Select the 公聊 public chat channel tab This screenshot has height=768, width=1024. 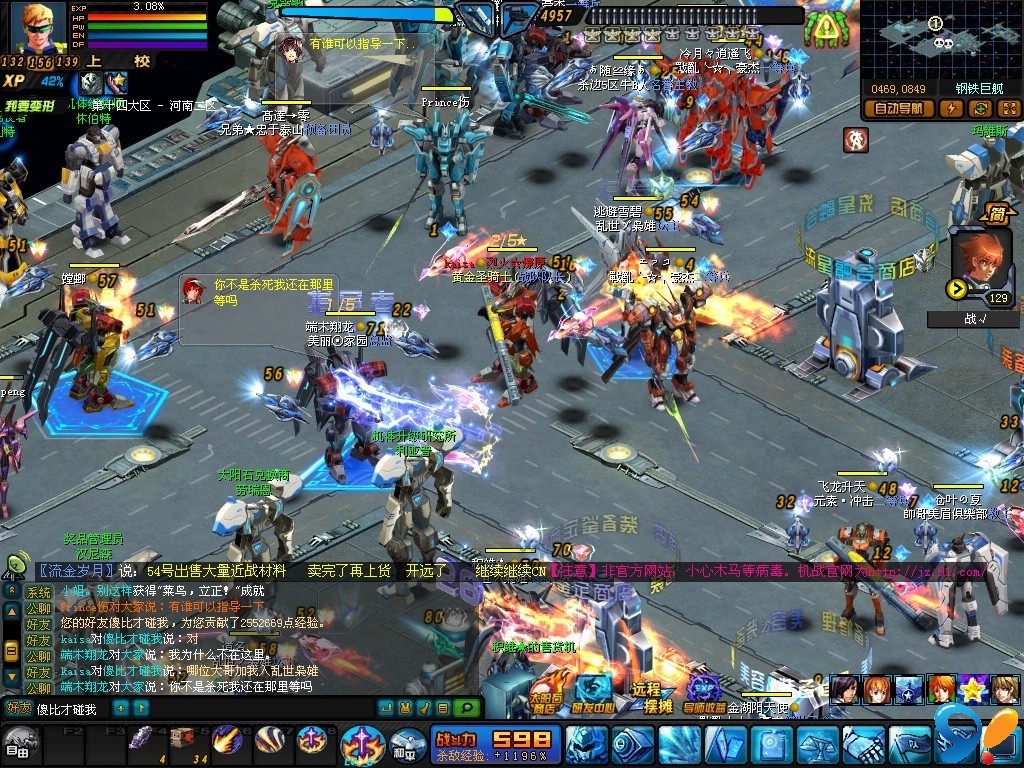38,608
